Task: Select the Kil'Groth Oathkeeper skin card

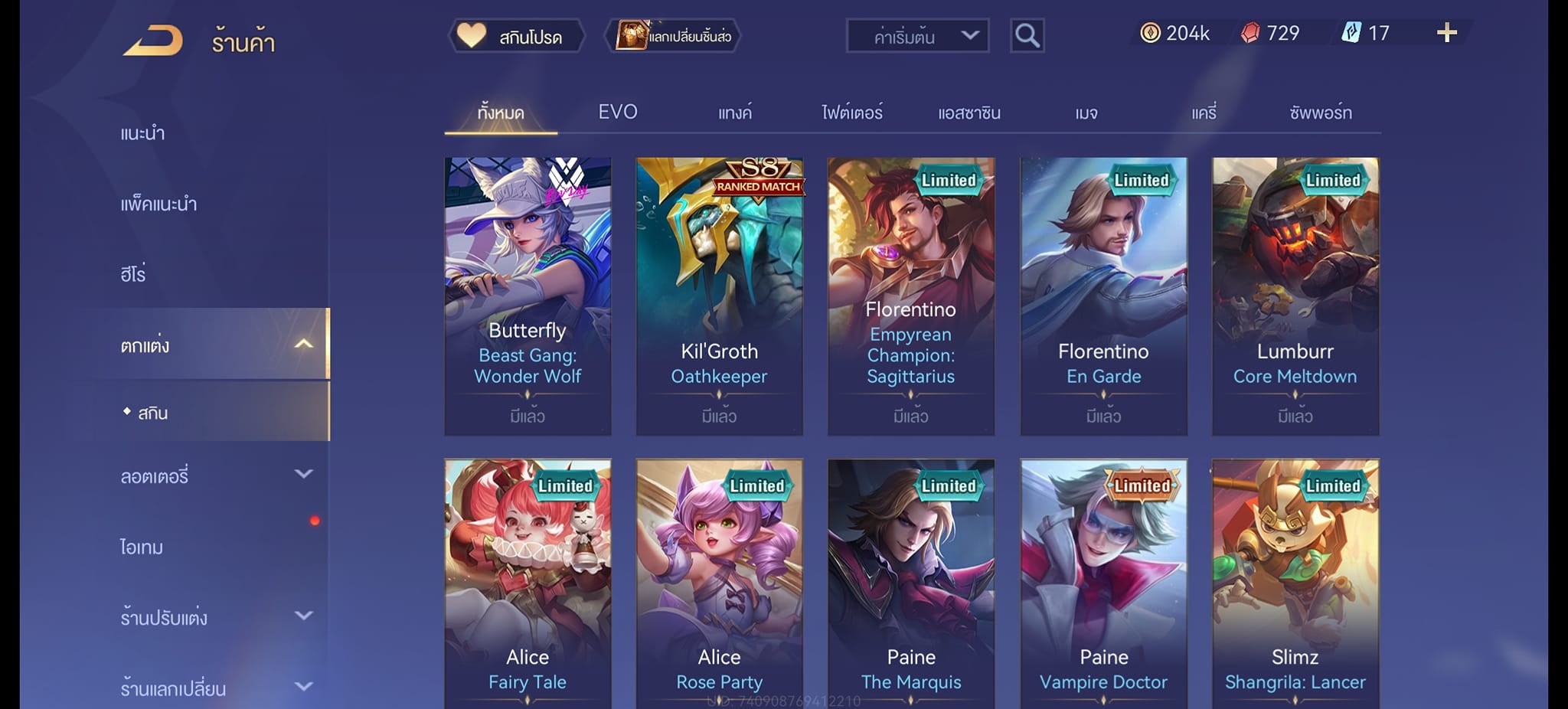Action: 719,296
